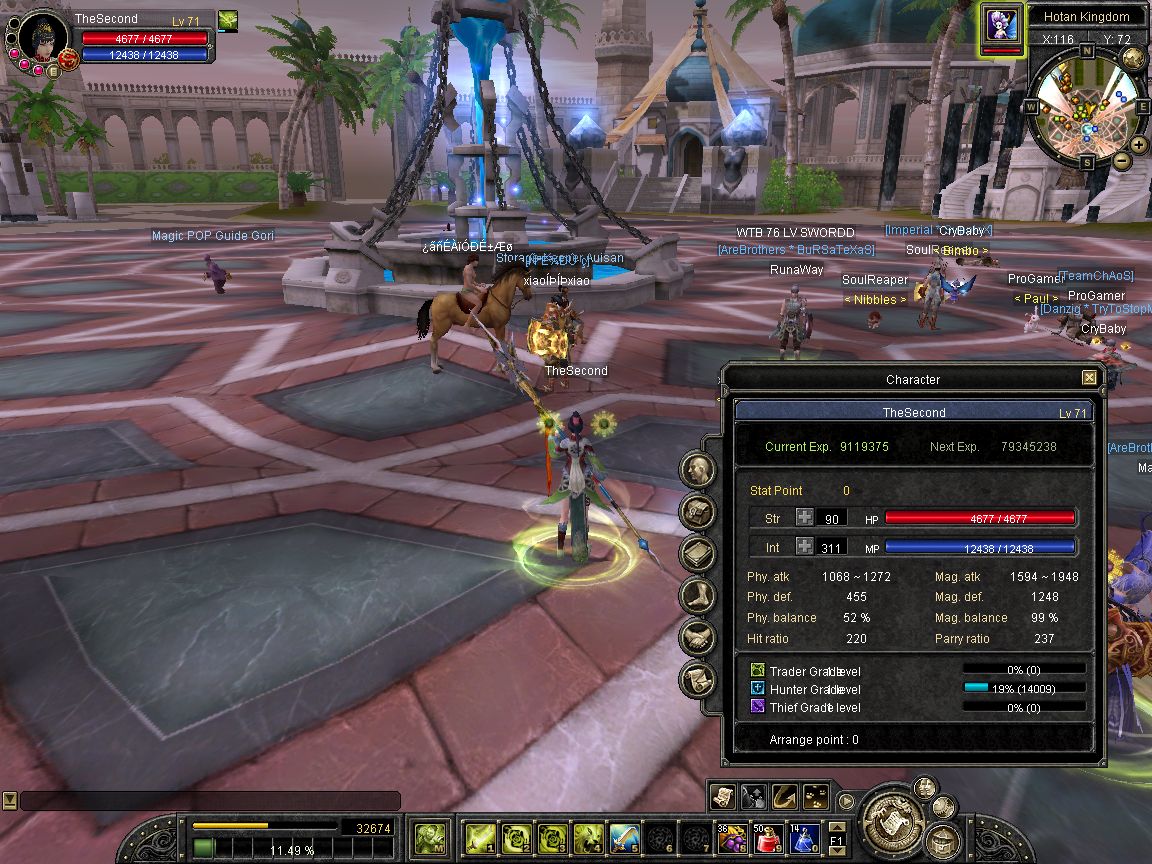The height and width of the screenshot is (864, 1152).
Task: Add a point to Int
Action: (x=805, y=547)
